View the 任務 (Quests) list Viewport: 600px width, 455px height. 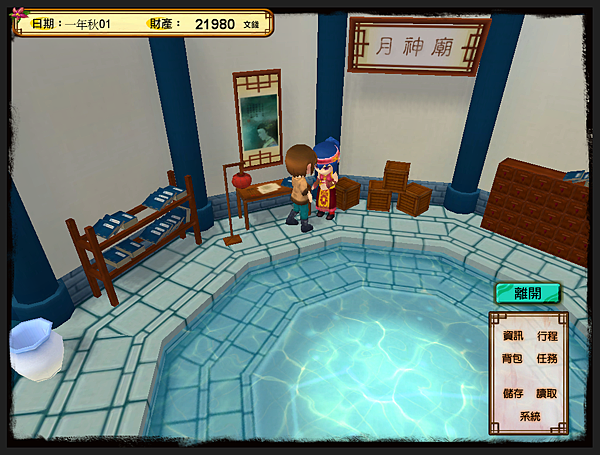click(547, 358)
